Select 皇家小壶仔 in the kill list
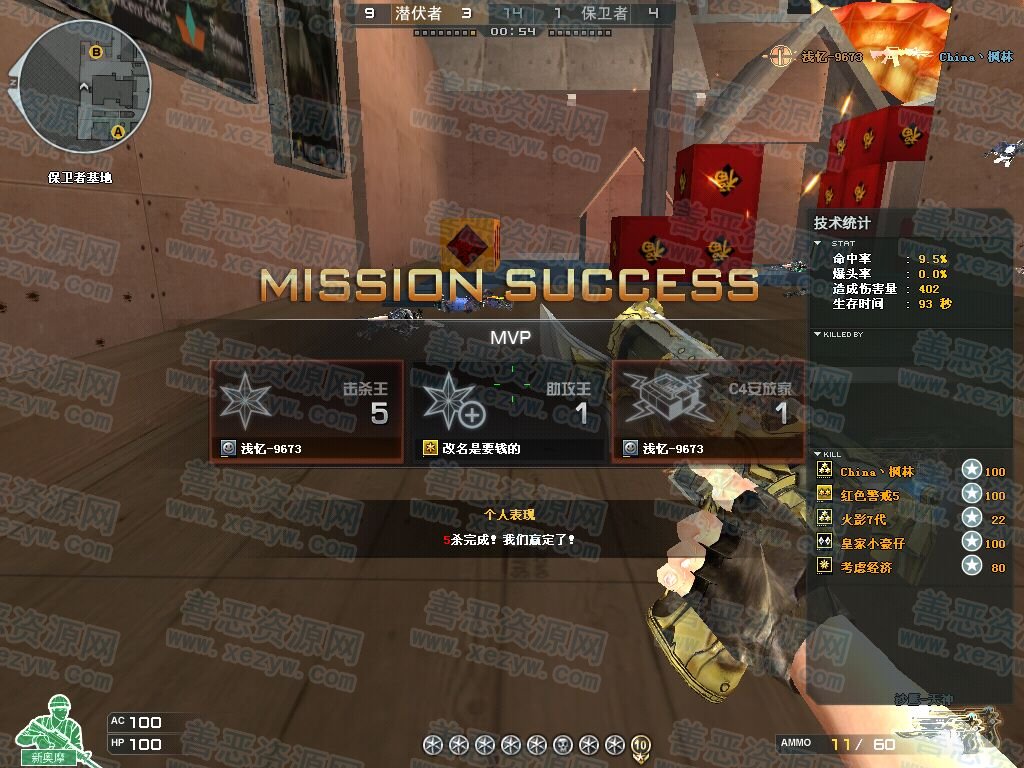1024x768 pixels. point(872,543)
